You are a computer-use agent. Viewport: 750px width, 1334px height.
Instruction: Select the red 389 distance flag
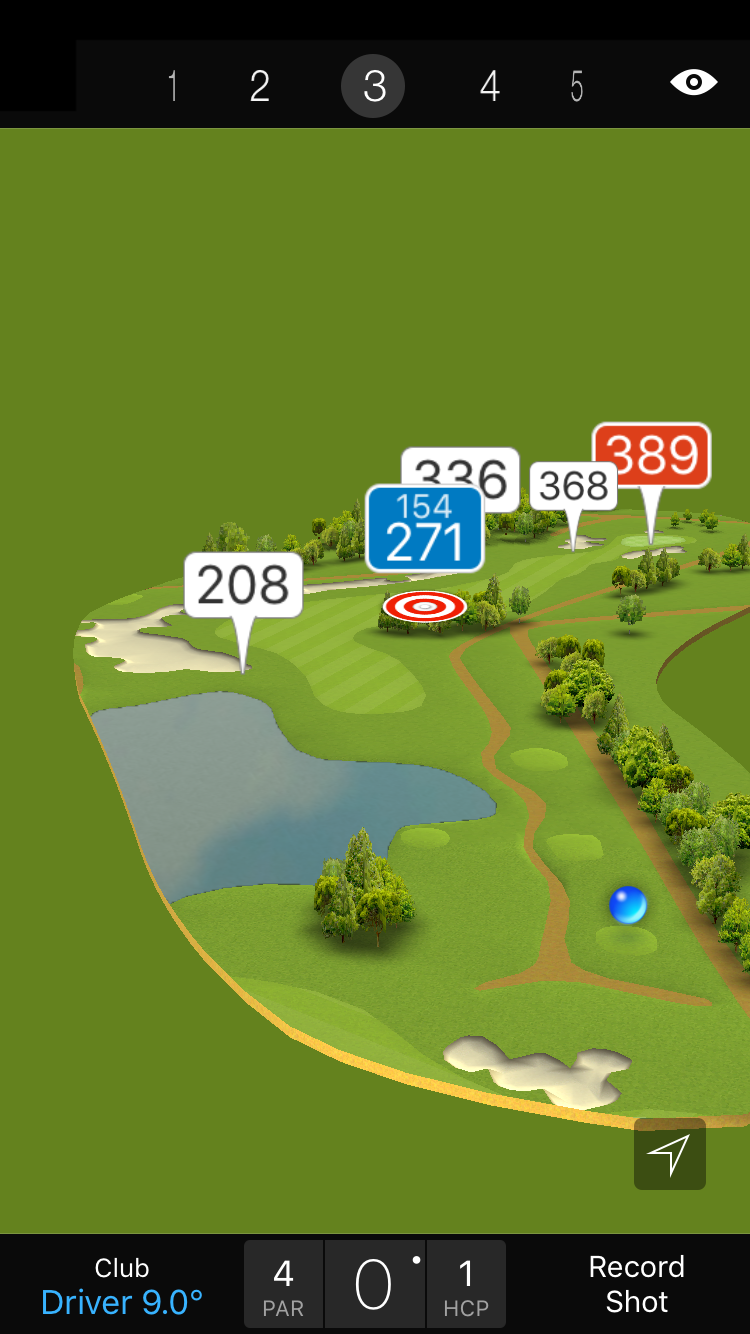click(x=651, y=455)
